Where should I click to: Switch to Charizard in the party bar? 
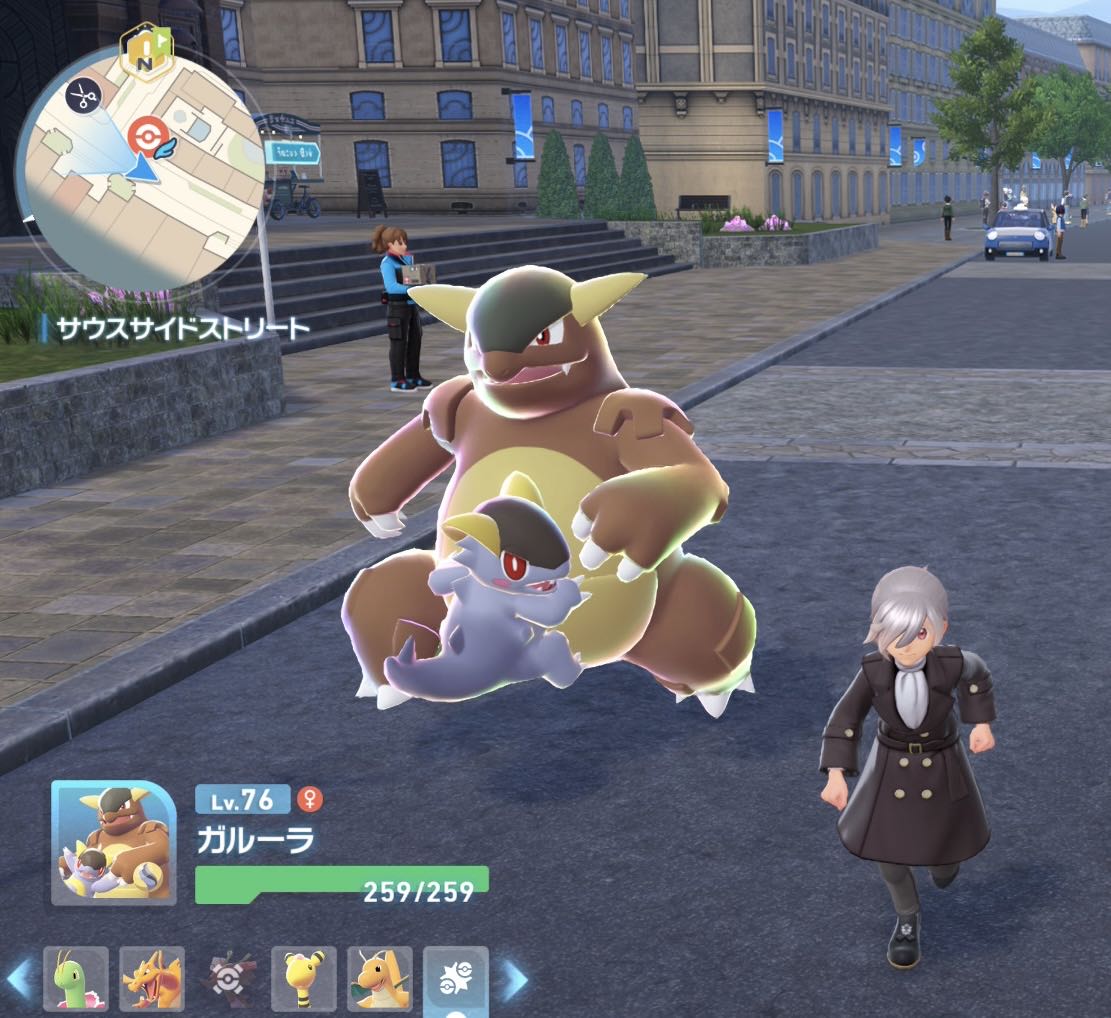pyautogui.click(x=152, y=979)
